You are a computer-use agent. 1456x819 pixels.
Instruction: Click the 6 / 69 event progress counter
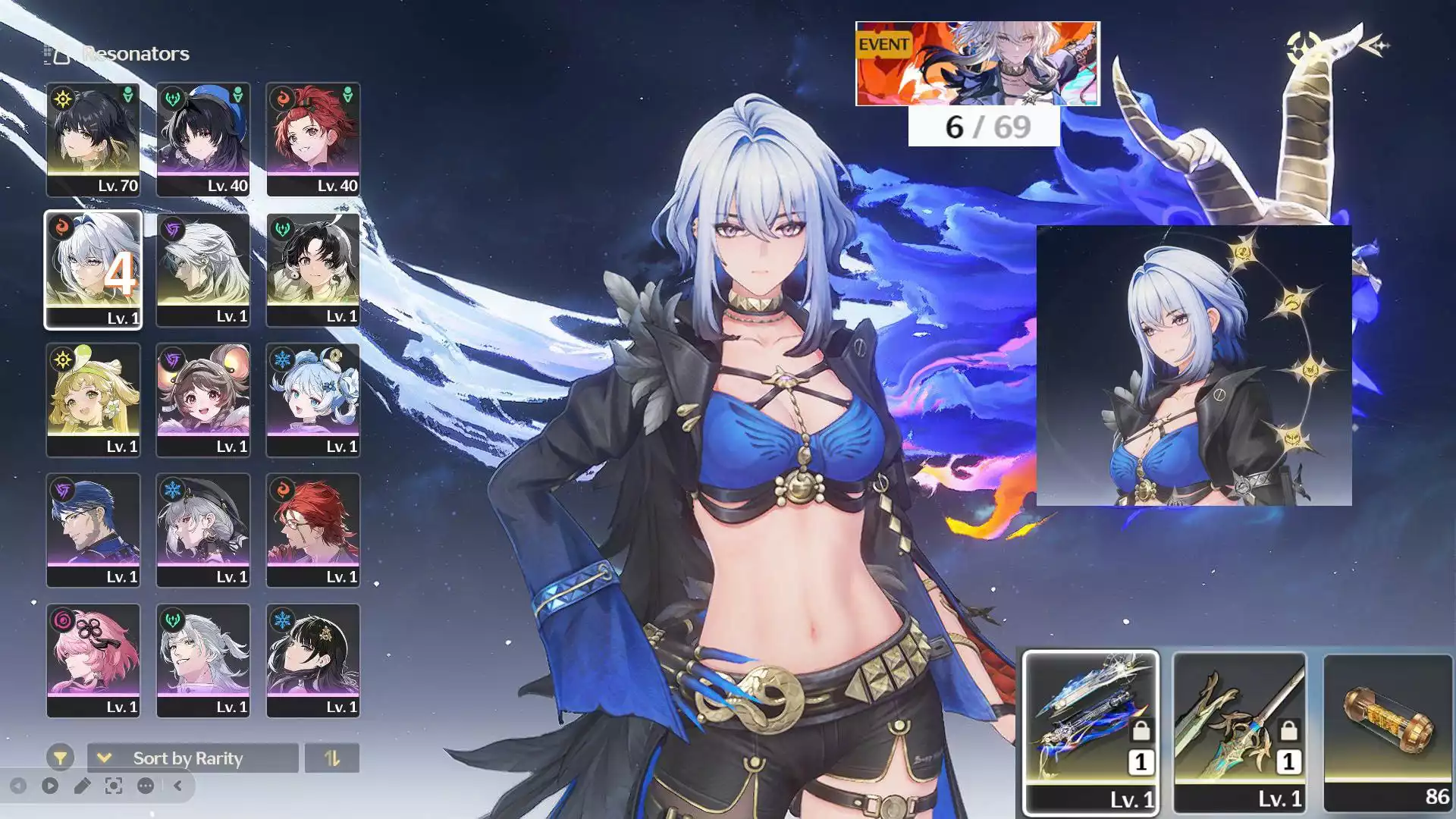click(982, 128)
